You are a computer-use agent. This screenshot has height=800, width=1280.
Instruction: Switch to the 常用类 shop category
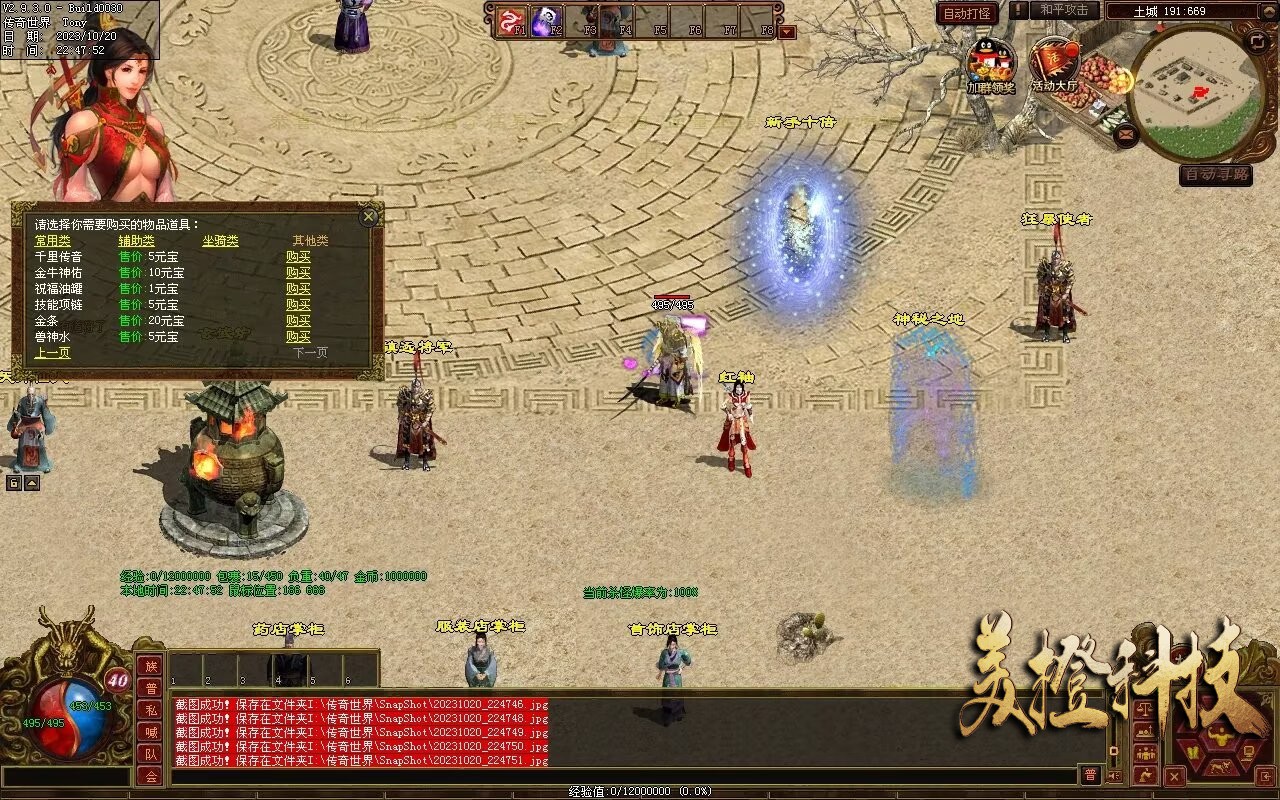53,241
